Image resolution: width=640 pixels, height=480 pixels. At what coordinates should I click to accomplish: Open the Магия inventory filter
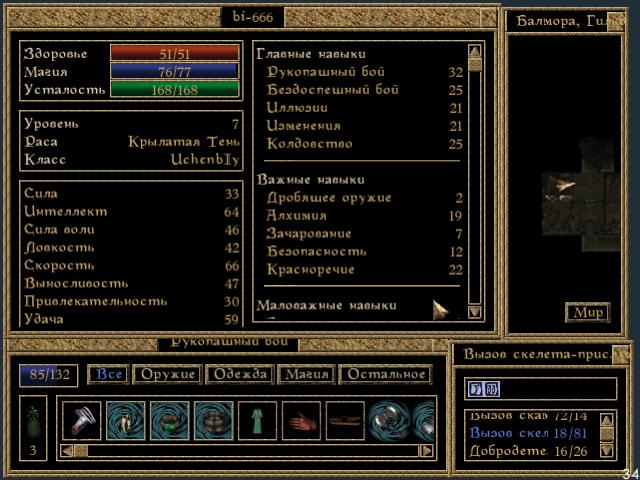click(x=305, y=375)
